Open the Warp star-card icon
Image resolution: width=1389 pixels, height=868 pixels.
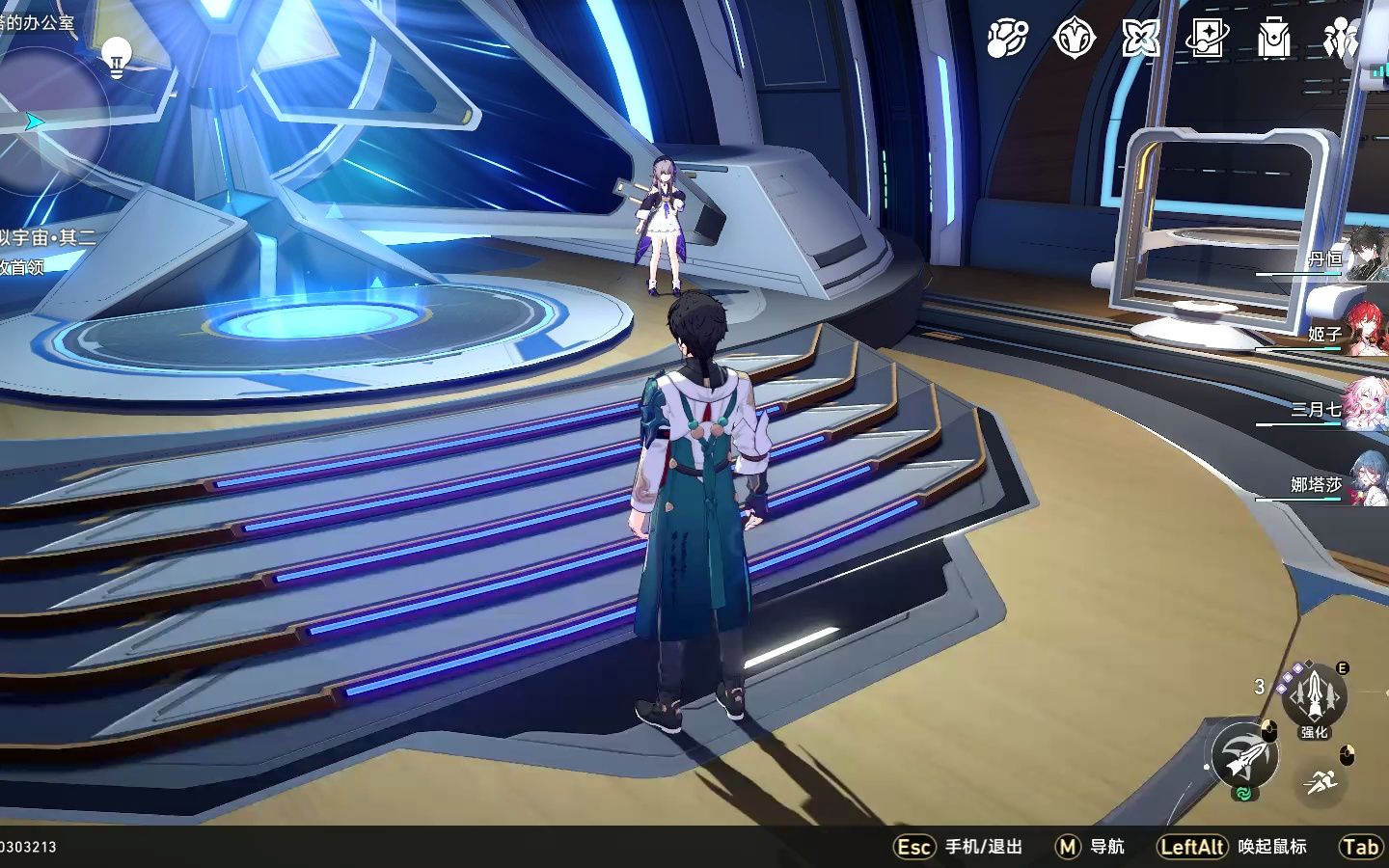tap(1207, 39)
